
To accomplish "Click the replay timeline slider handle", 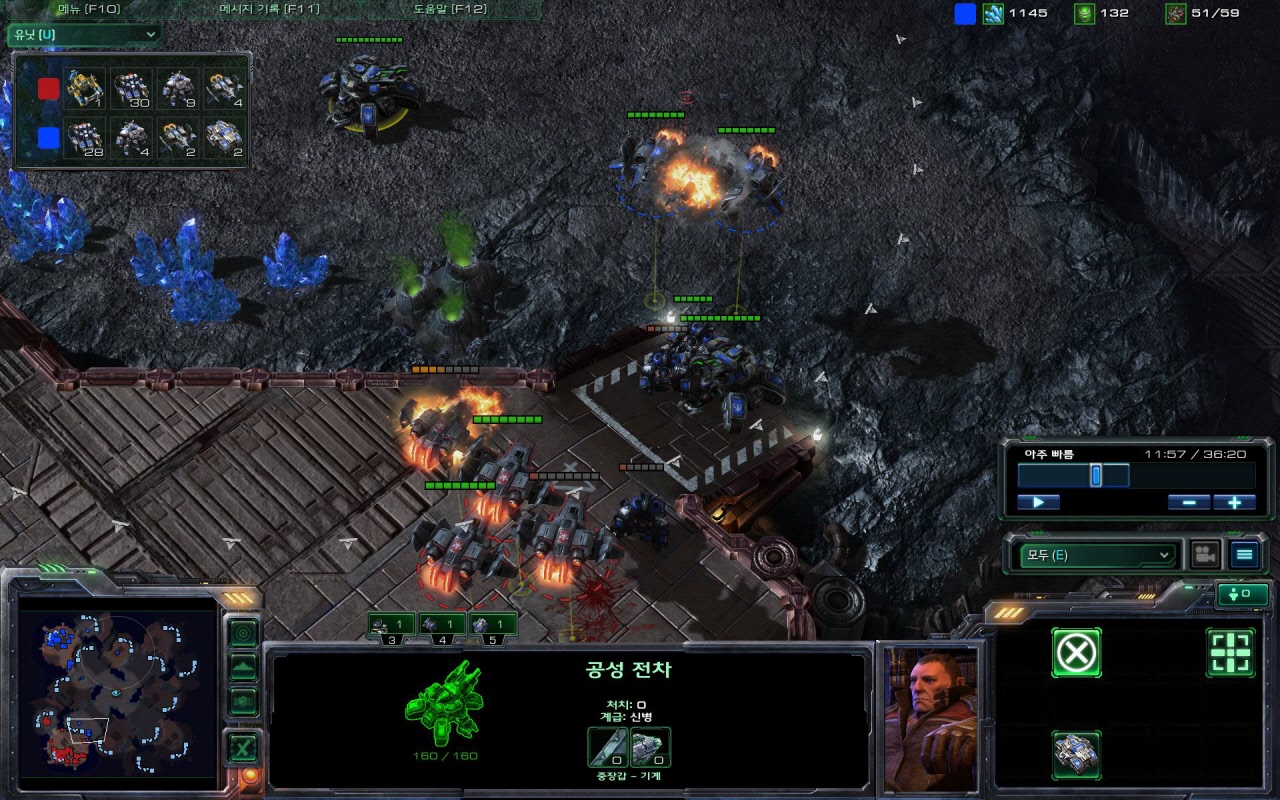I will click(x=1096, y=475).
